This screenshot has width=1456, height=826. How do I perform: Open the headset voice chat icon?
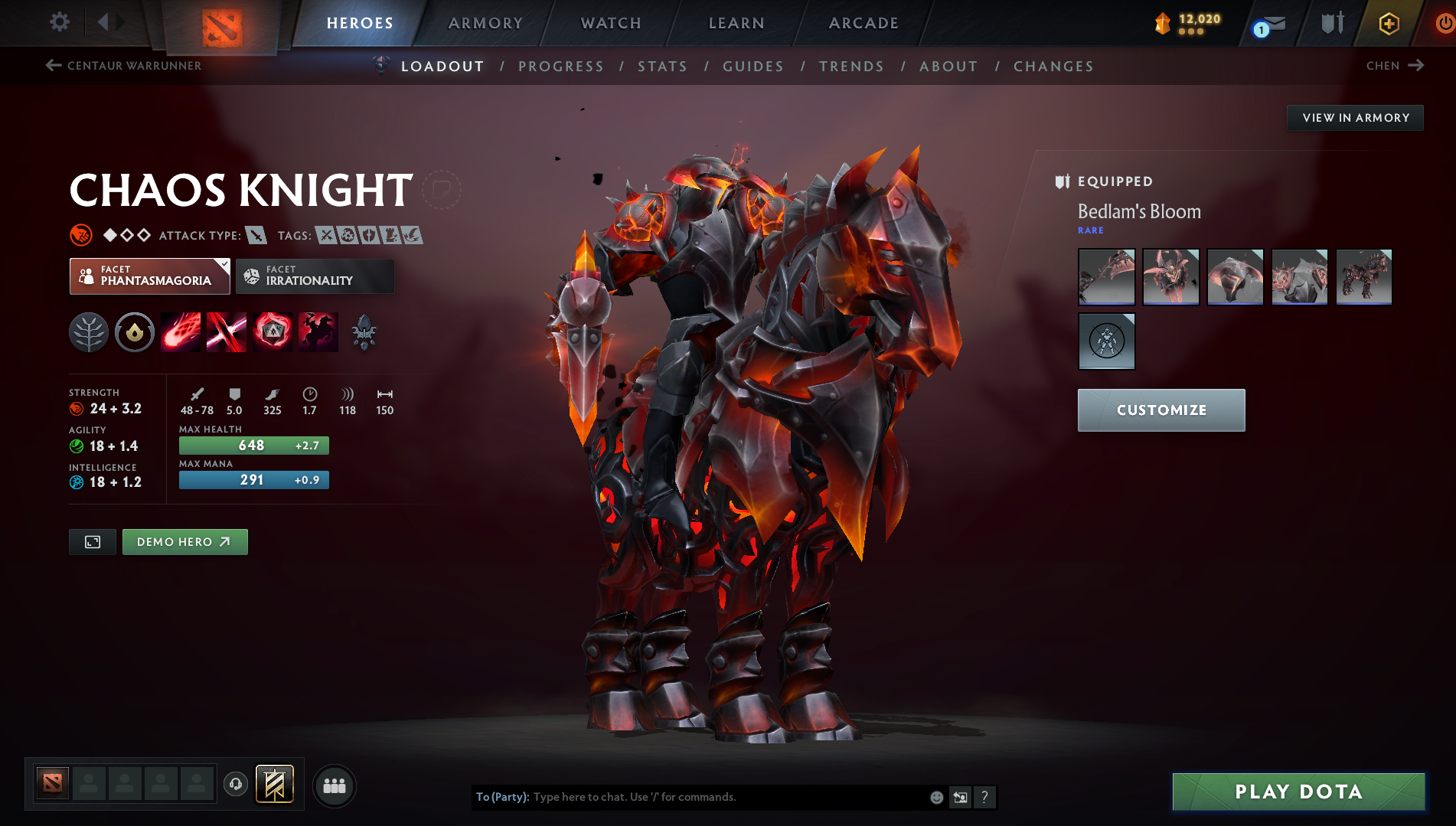pos(236,785)
